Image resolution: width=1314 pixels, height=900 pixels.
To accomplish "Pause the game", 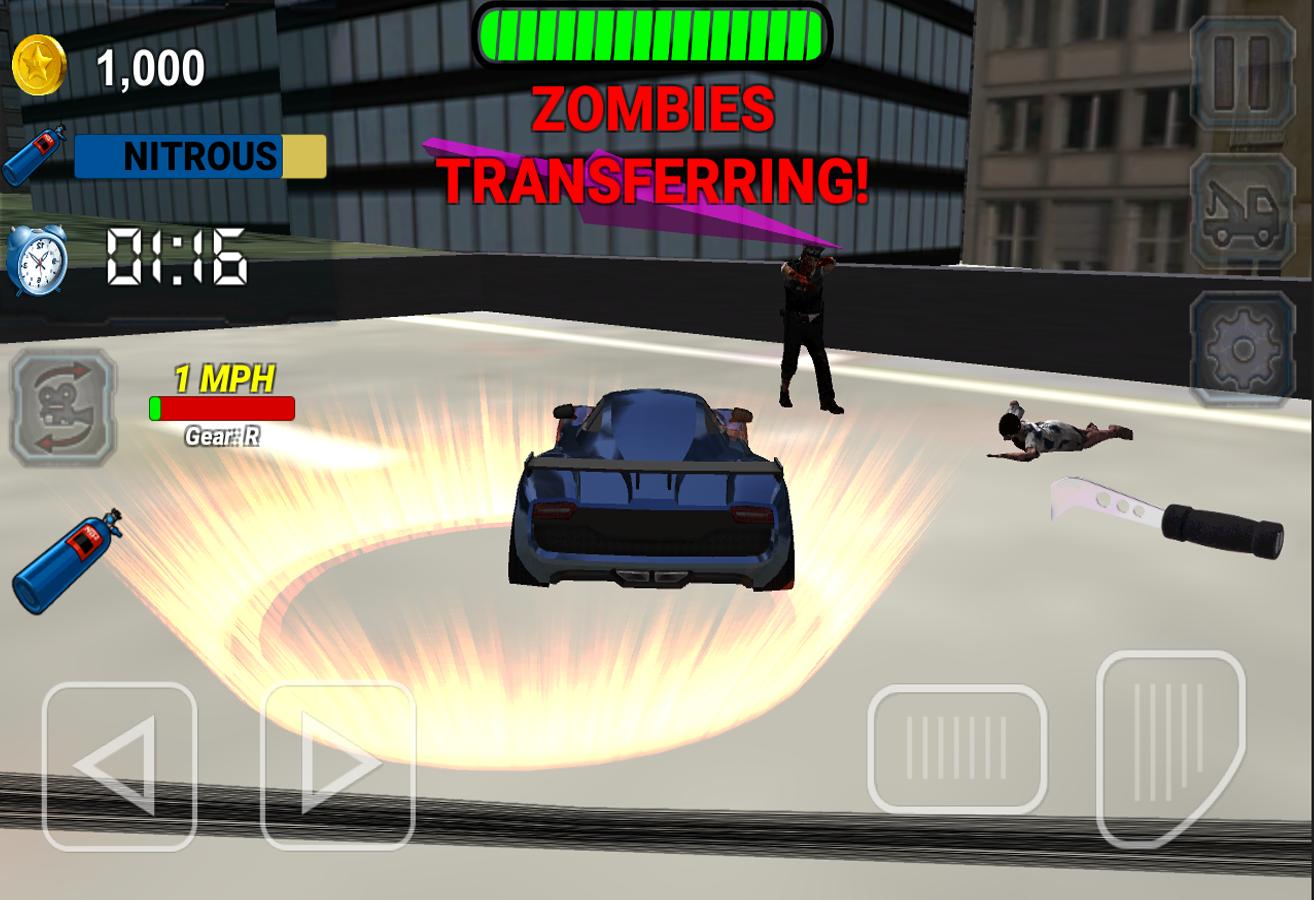I will 1242,72.
